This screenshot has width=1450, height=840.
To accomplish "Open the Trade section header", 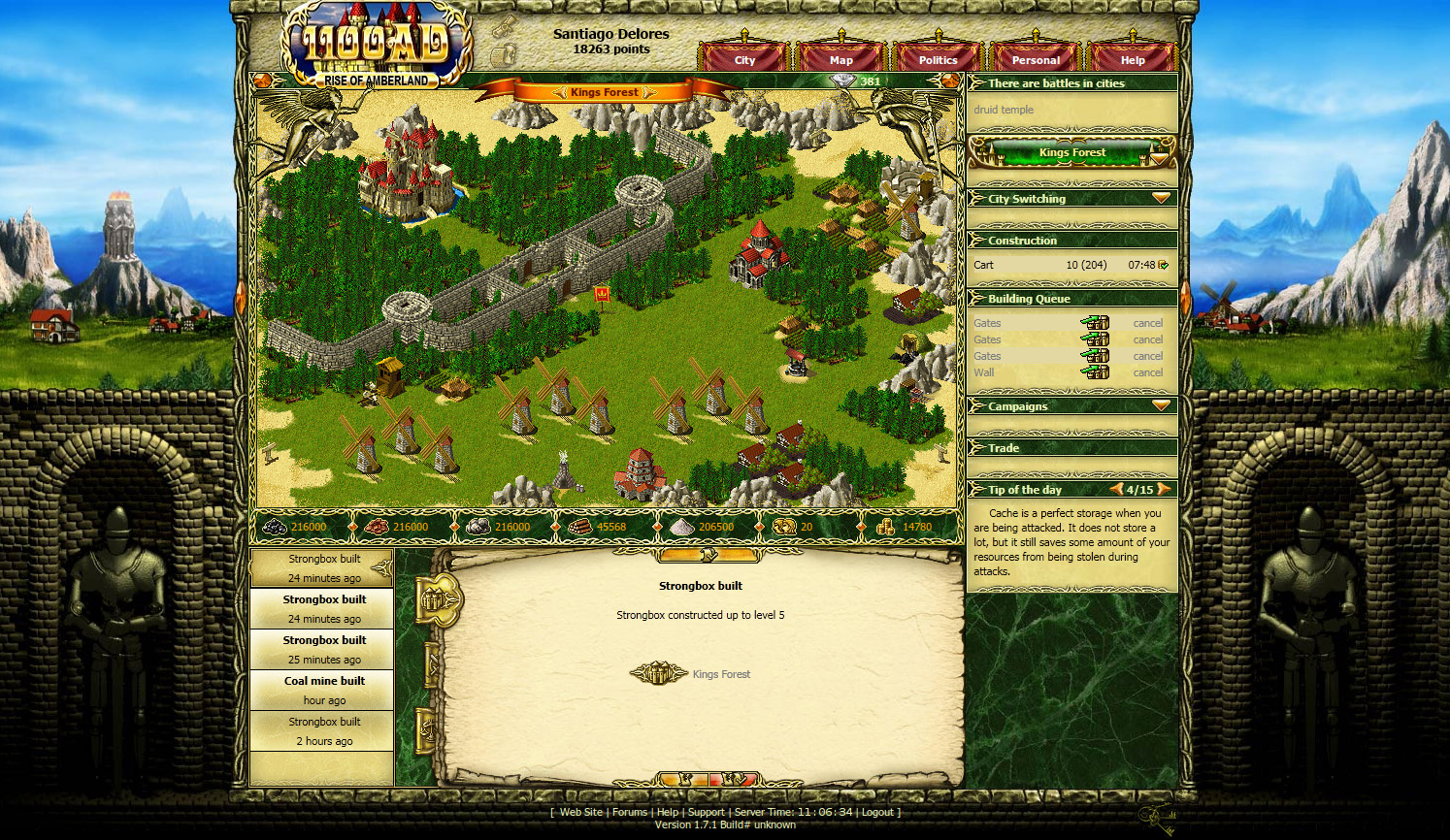I will (1004, 448).
